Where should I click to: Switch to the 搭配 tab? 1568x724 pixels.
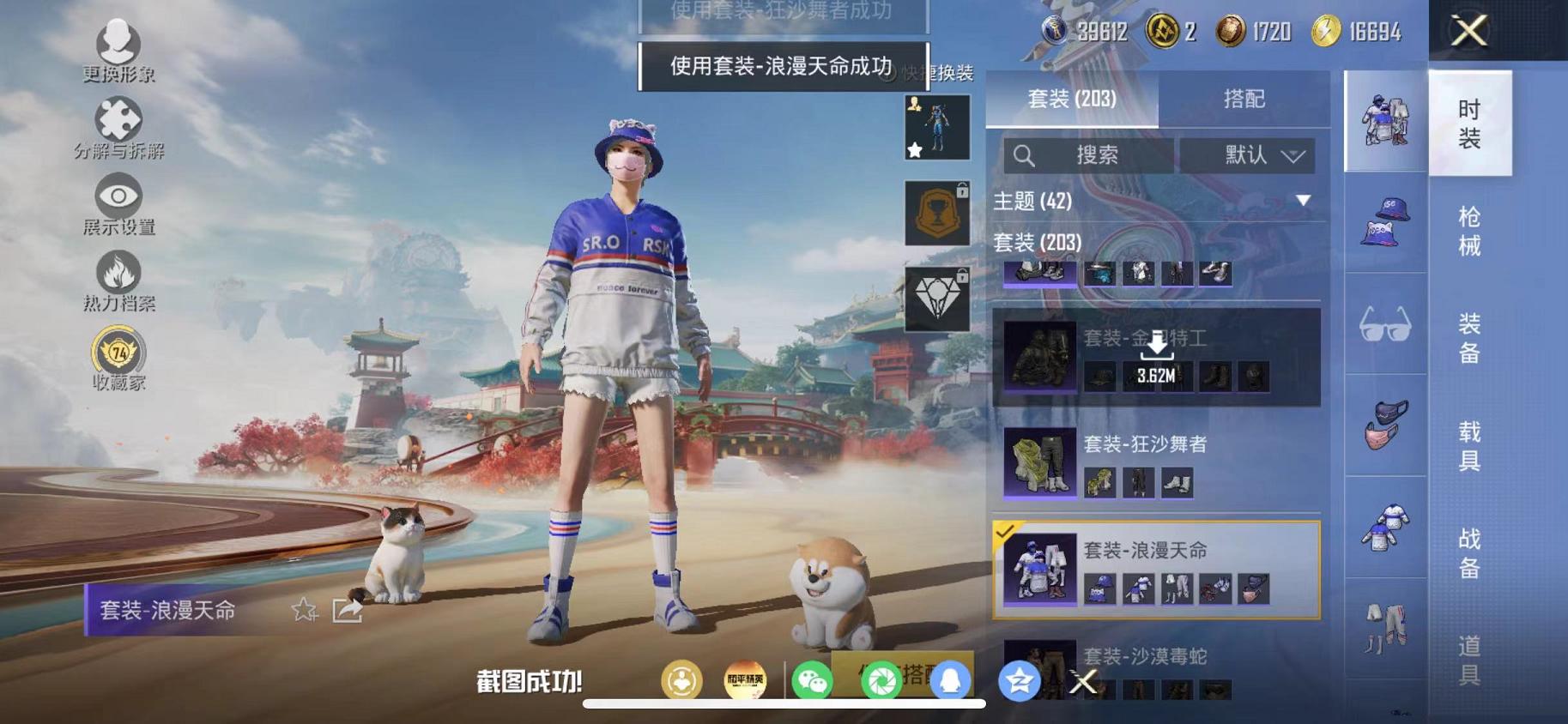pos(1246,98)
